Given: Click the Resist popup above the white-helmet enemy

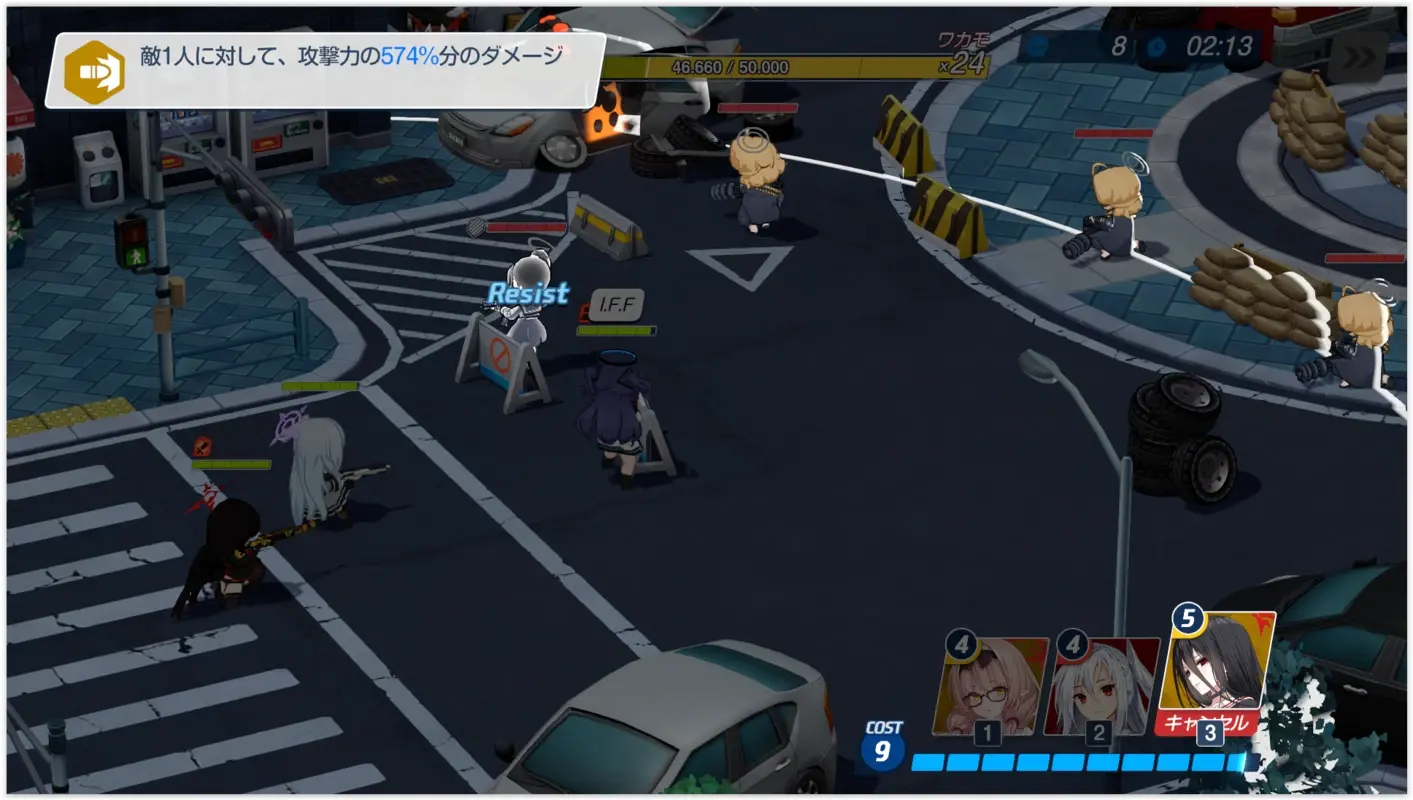Looking at the screenshot, I should coord(528,294).
